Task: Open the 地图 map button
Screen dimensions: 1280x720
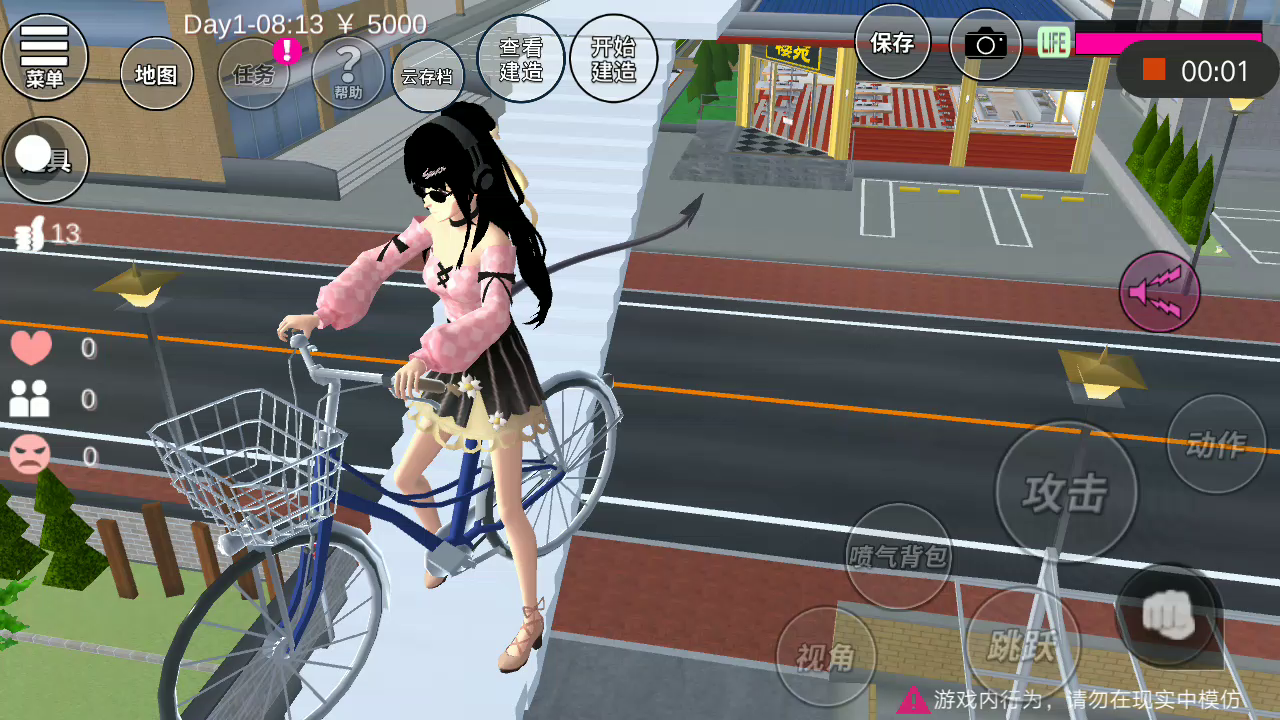Action: (156, 74)
